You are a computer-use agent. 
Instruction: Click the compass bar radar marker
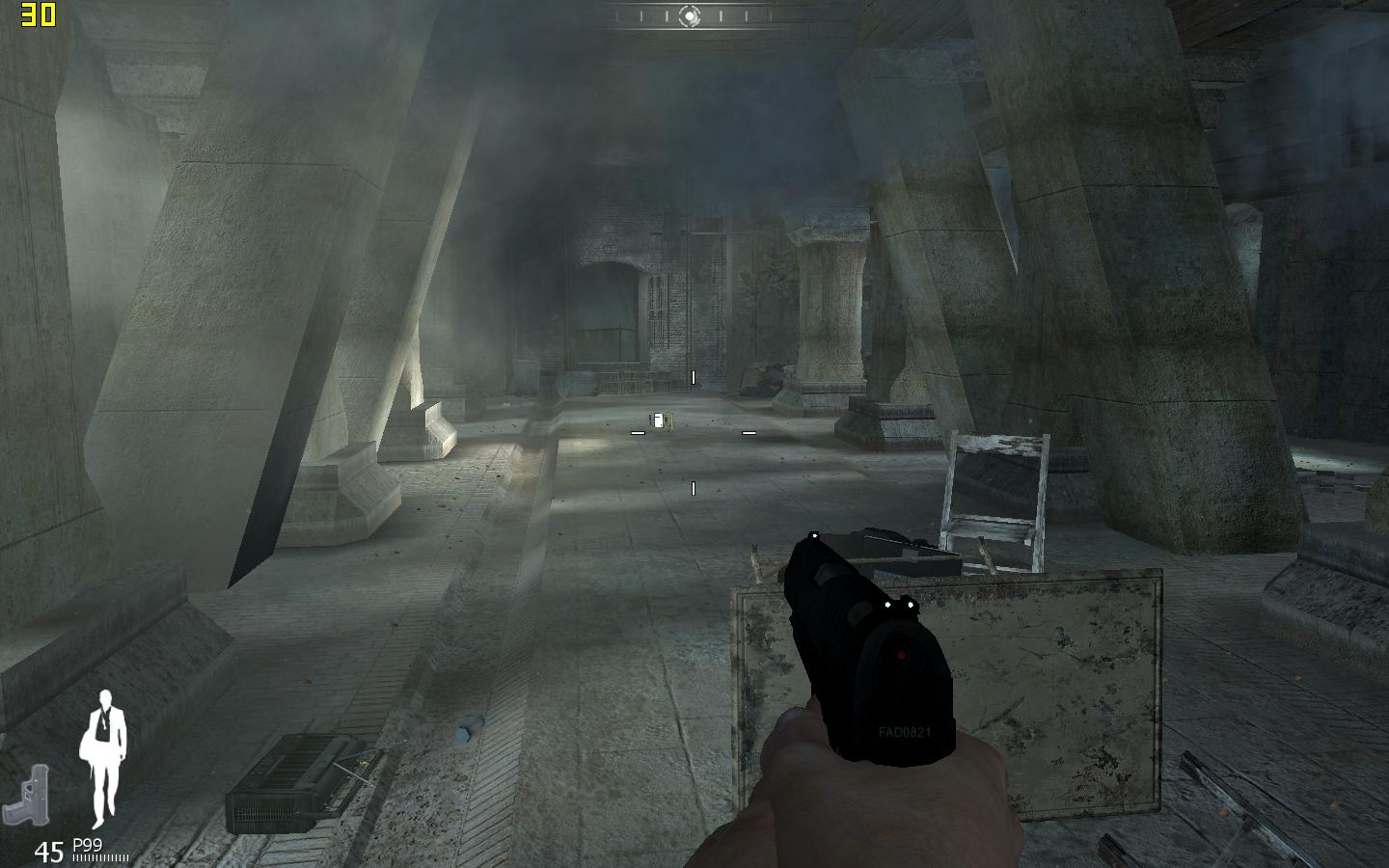(690, 16)
